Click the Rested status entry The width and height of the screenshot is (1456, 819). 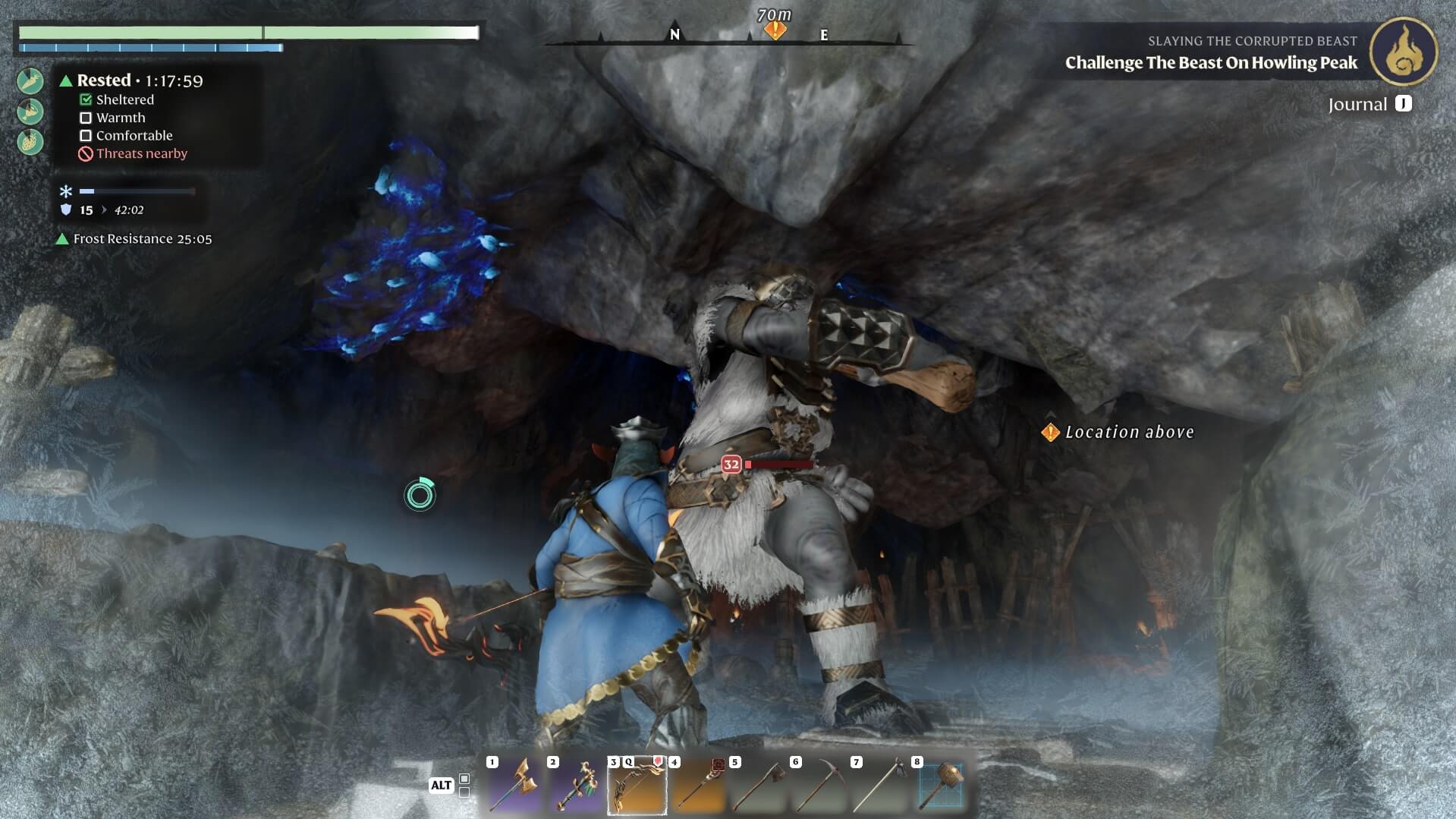[131, 80]
